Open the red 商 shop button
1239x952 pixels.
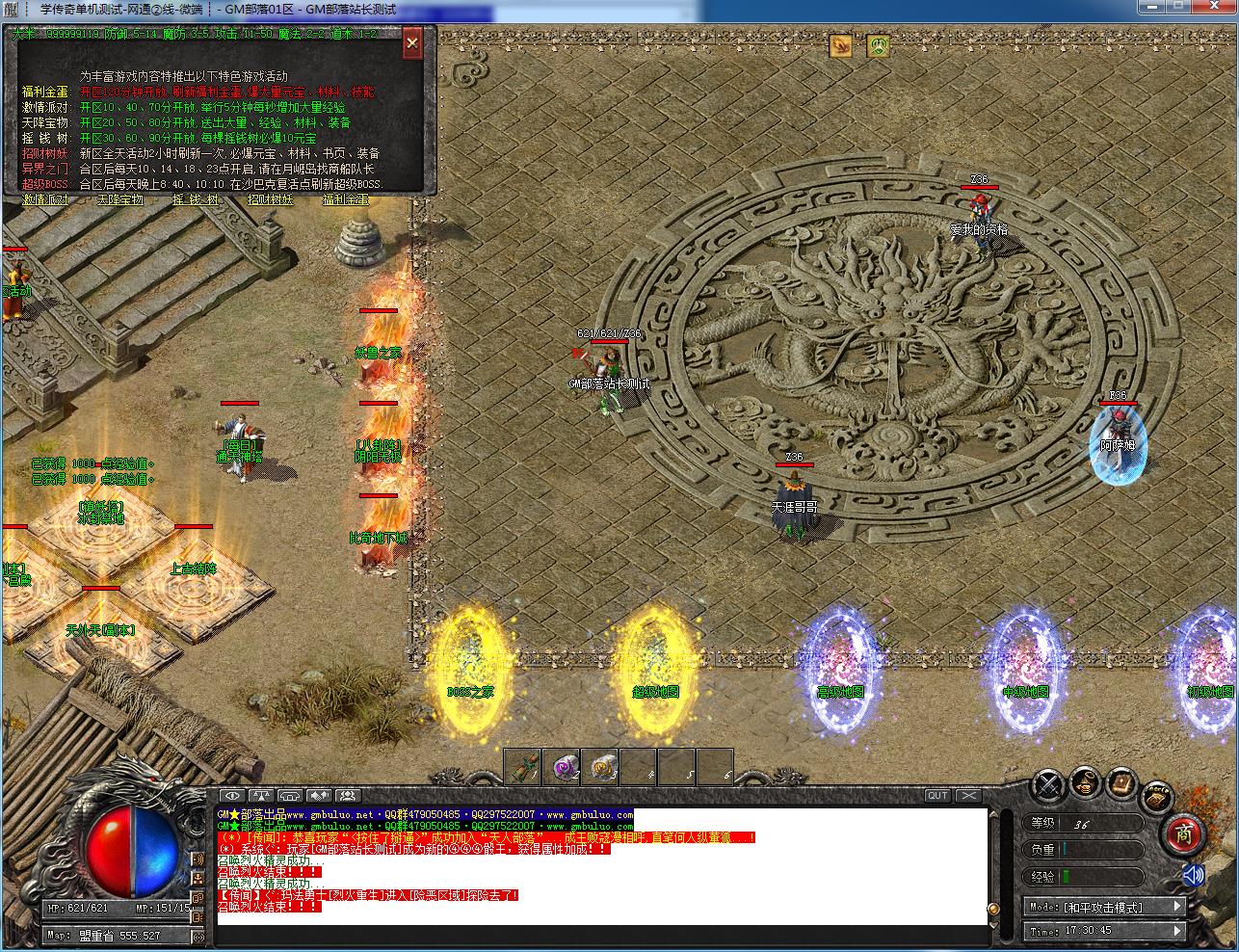(1183, 833)
